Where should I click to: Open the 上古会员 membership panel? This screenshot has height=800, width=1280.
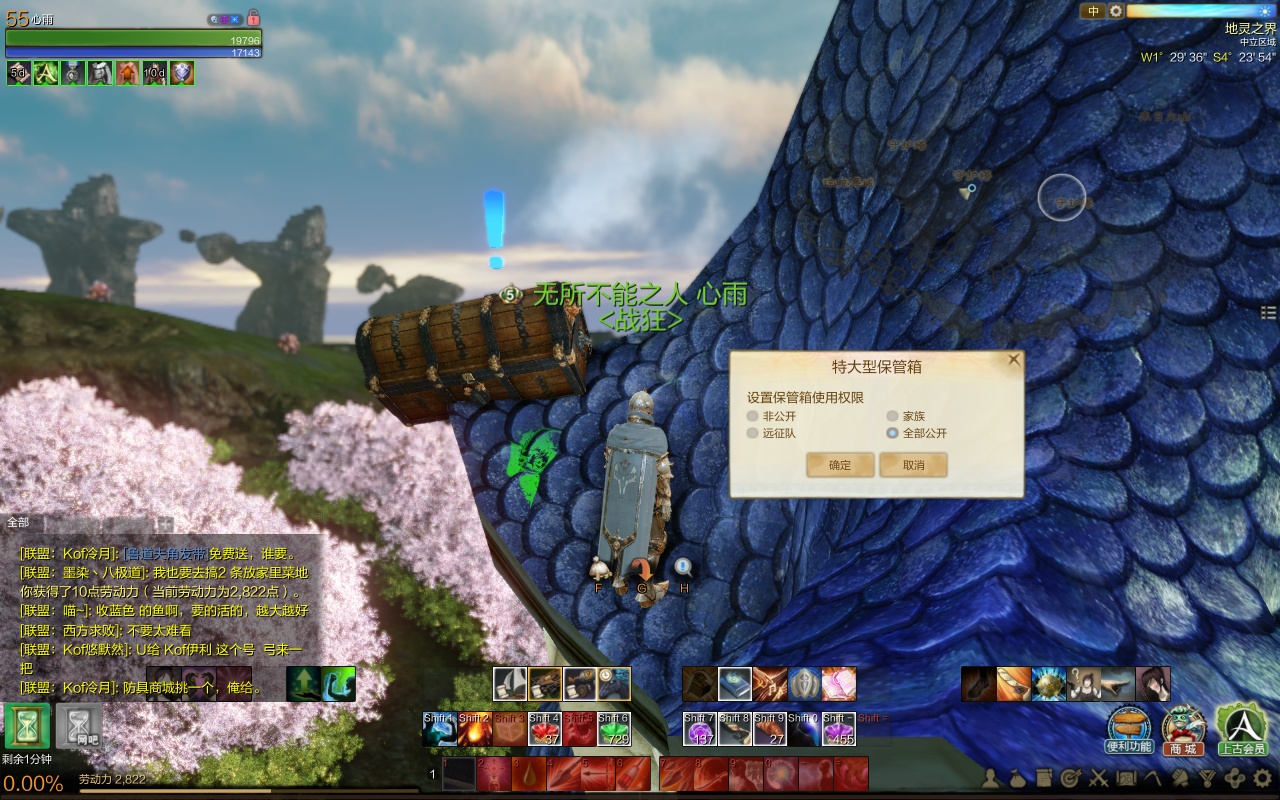click(x=1241, y=728)
